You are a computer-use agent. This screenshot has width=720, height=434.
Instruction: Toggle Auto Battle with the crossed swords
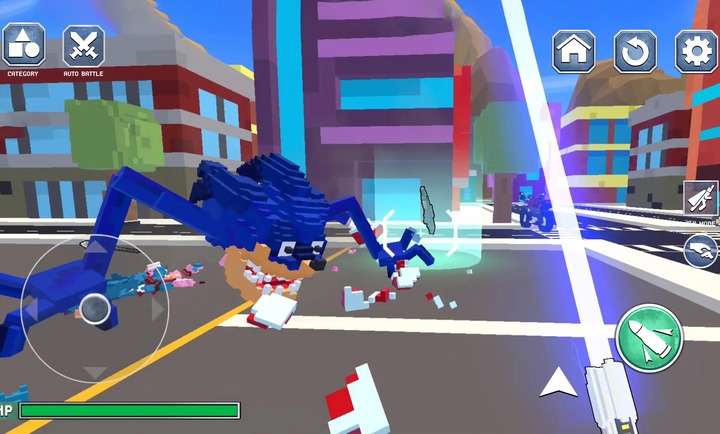[84, 46]
